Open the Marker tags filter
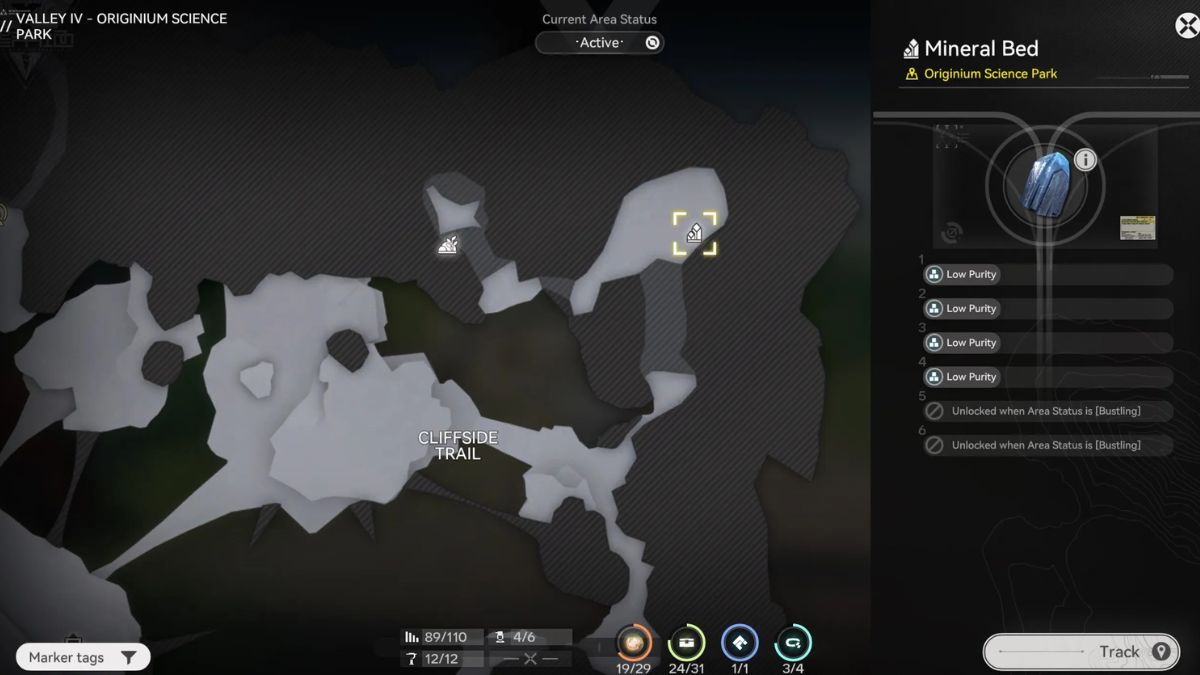 83,657
